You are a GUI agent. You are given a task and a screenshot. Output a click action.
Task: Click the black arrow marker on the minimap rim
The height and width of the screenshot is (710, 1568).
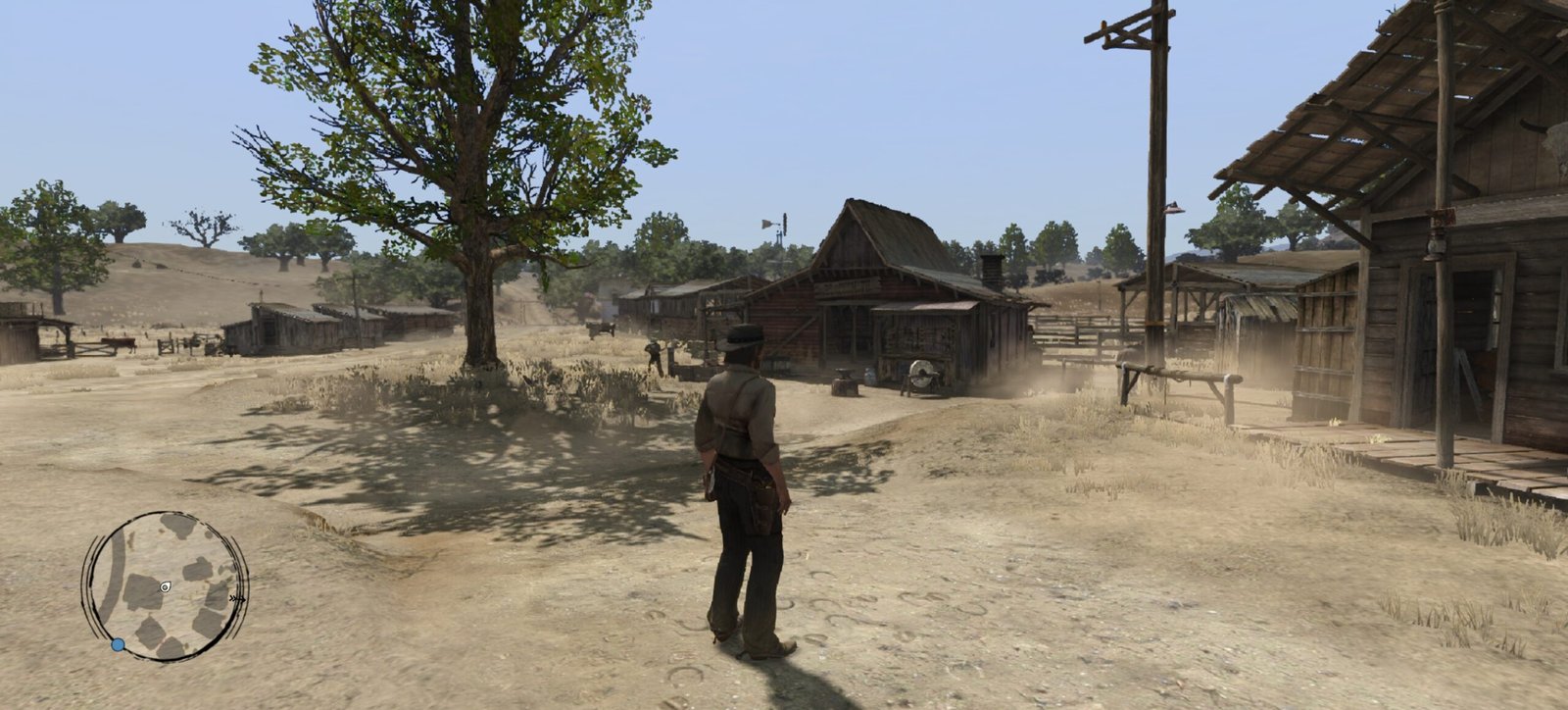(235, 596)
